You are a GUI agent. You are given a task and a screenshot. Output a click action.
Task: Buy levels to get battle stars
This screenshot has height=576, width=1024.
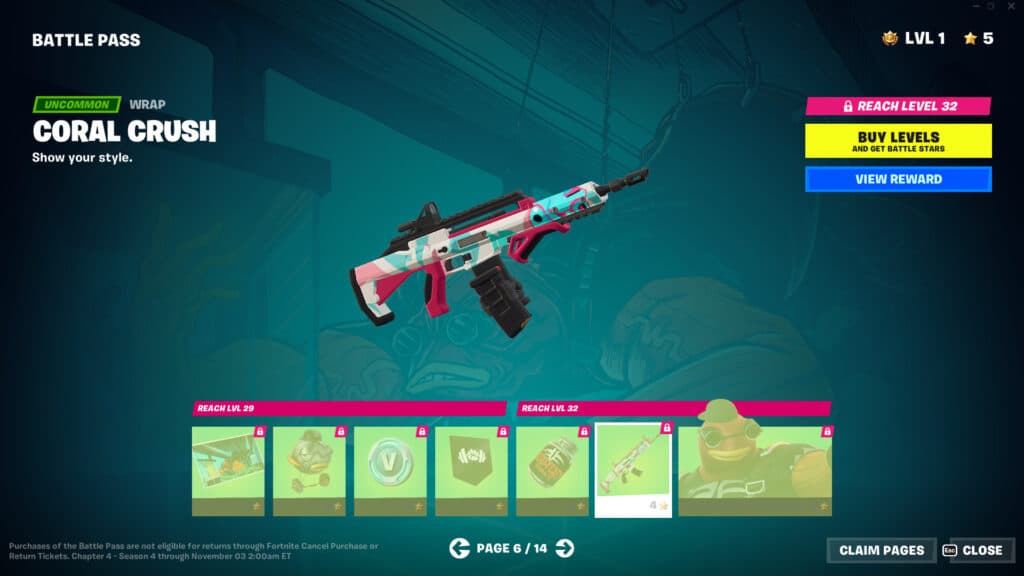tap(898, 141)
